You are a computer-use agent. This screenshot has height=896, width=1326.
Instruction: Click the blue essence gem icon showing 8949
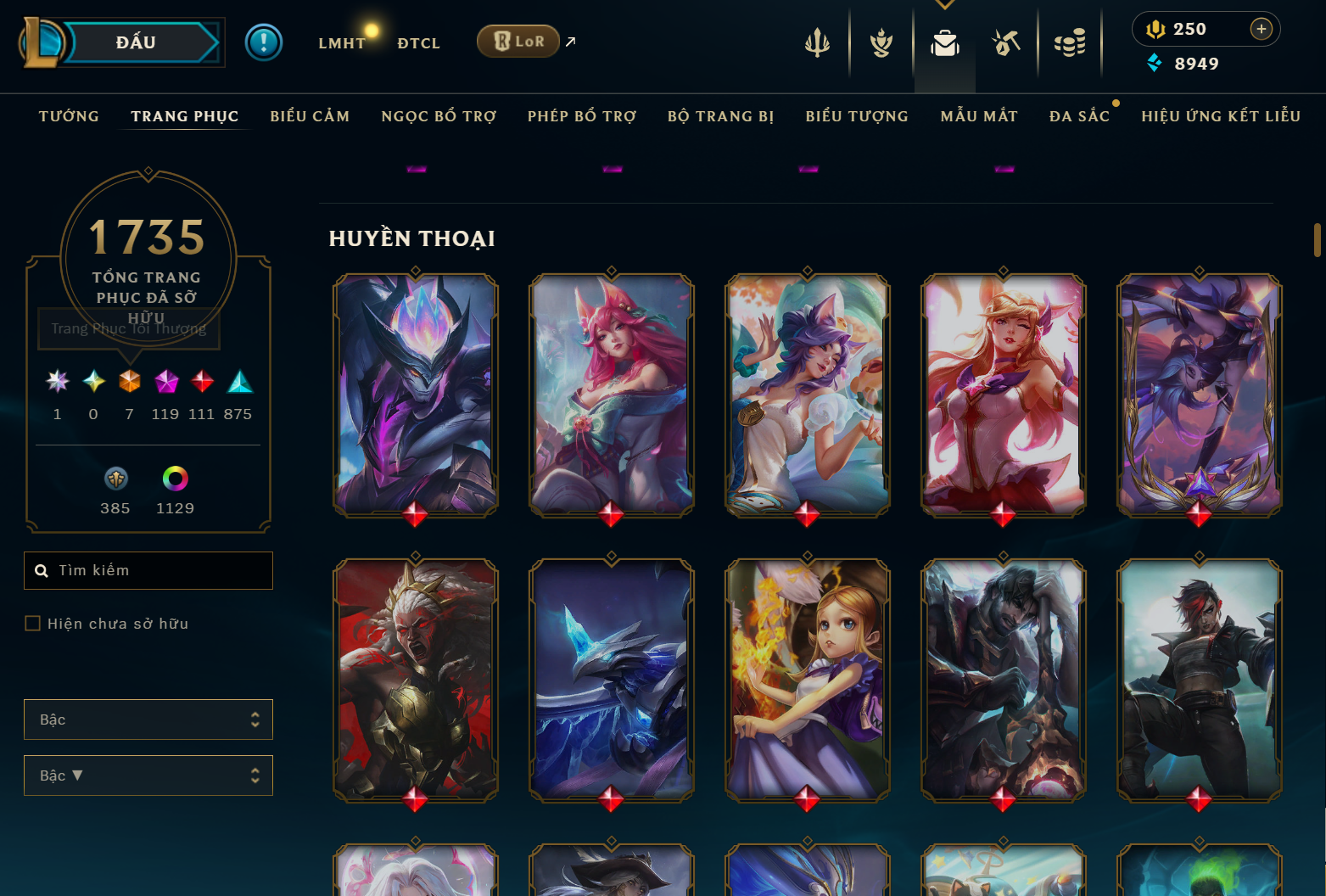1155,63
